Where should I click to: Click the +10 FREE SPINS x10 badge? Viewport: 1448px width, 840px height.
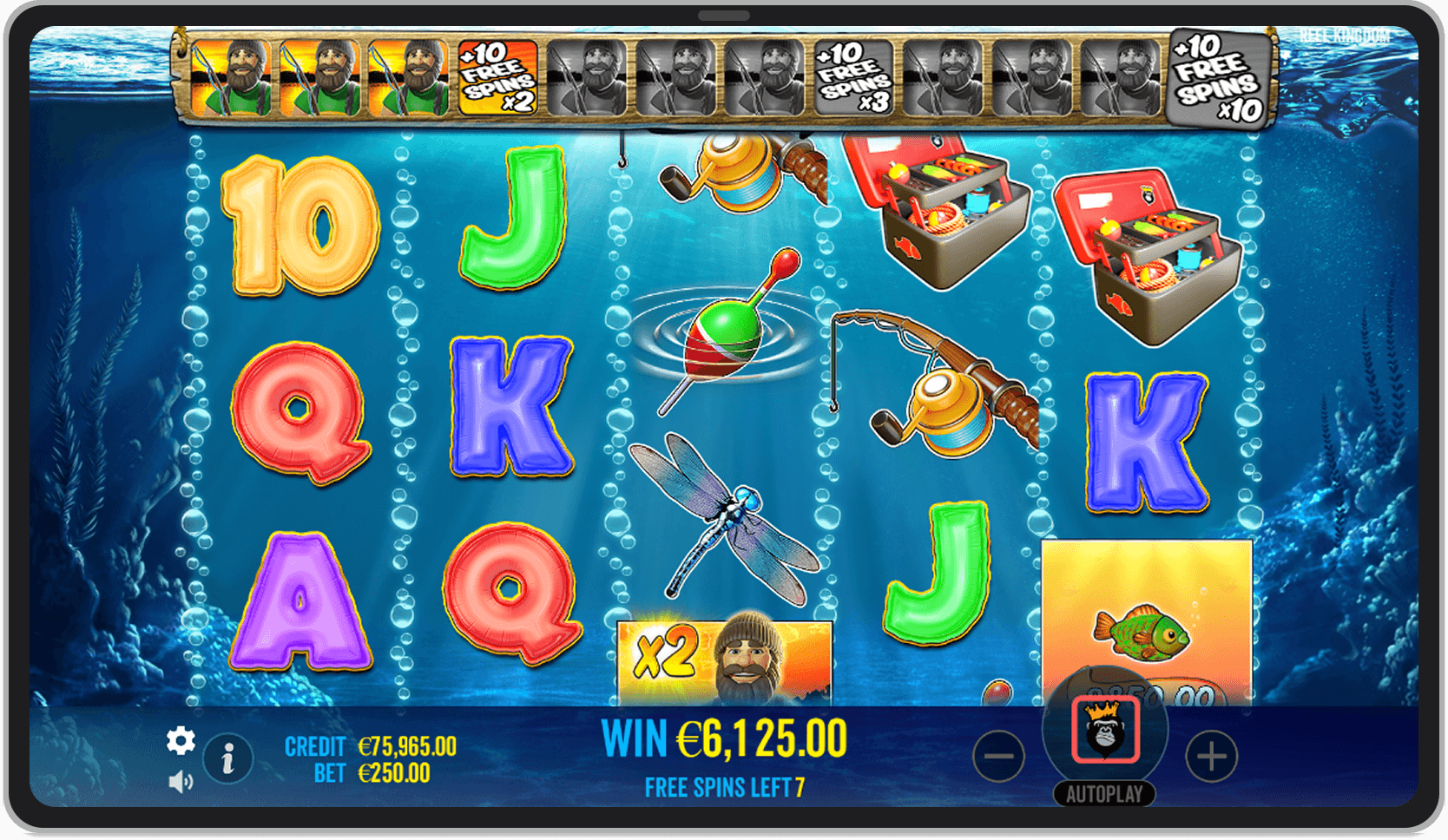coord(1219,79)
